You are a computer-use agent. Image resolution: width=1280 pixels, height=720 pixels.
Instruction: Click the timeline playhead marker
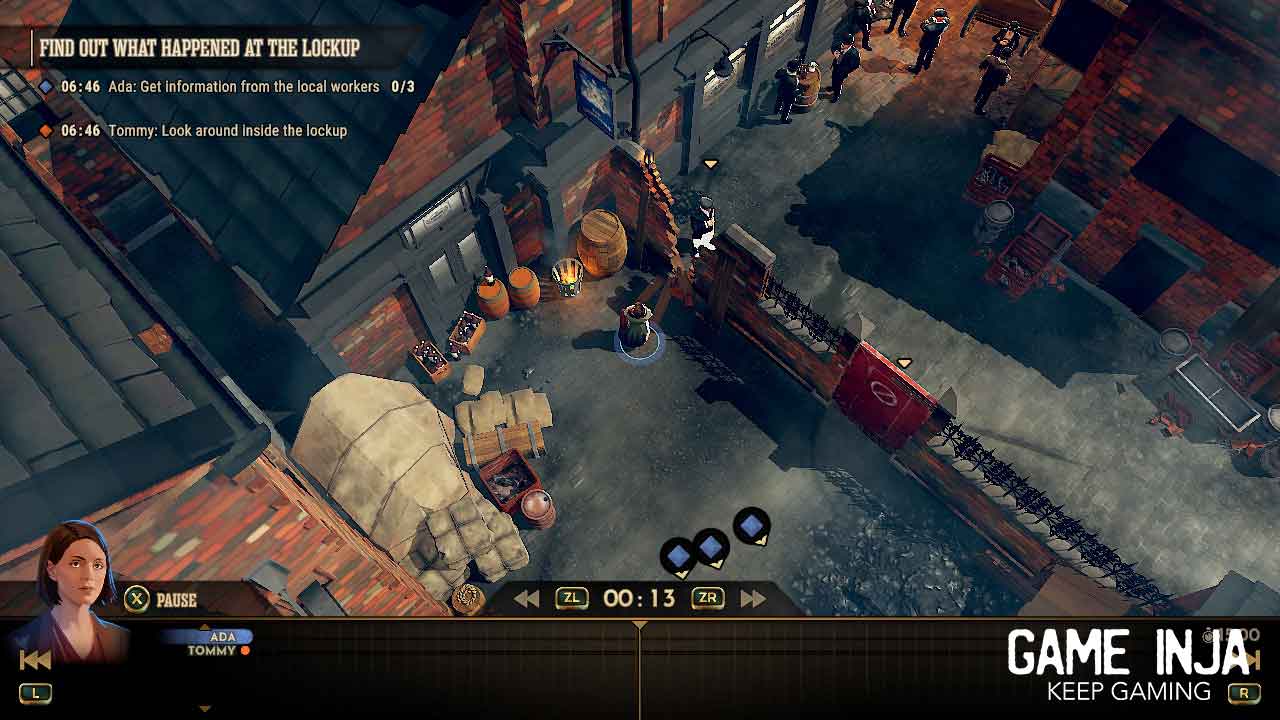click(x=640, y=626)
